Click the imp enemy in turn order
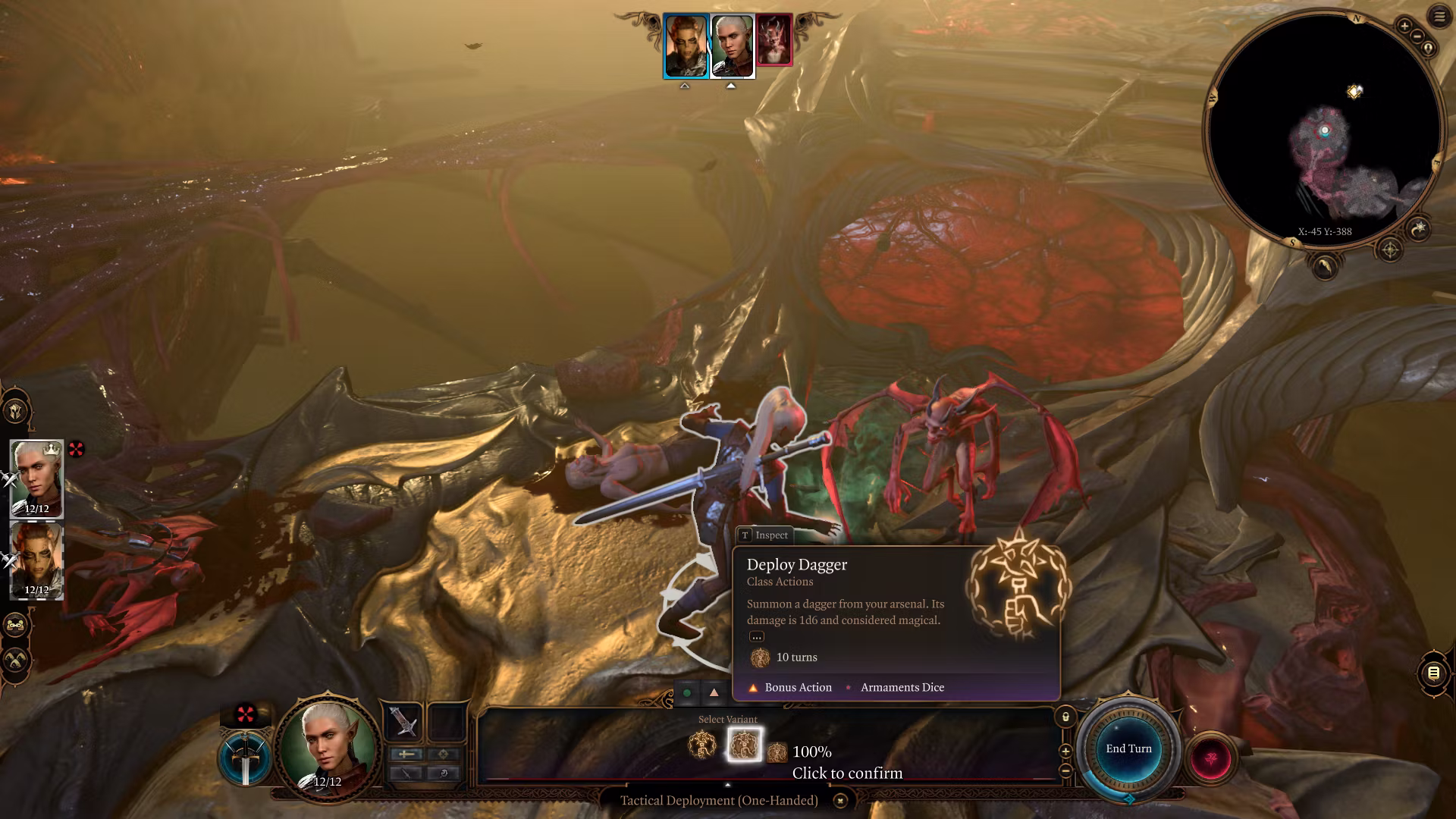This screenshot has height=819, width=1456. click(x=774, y=40)
